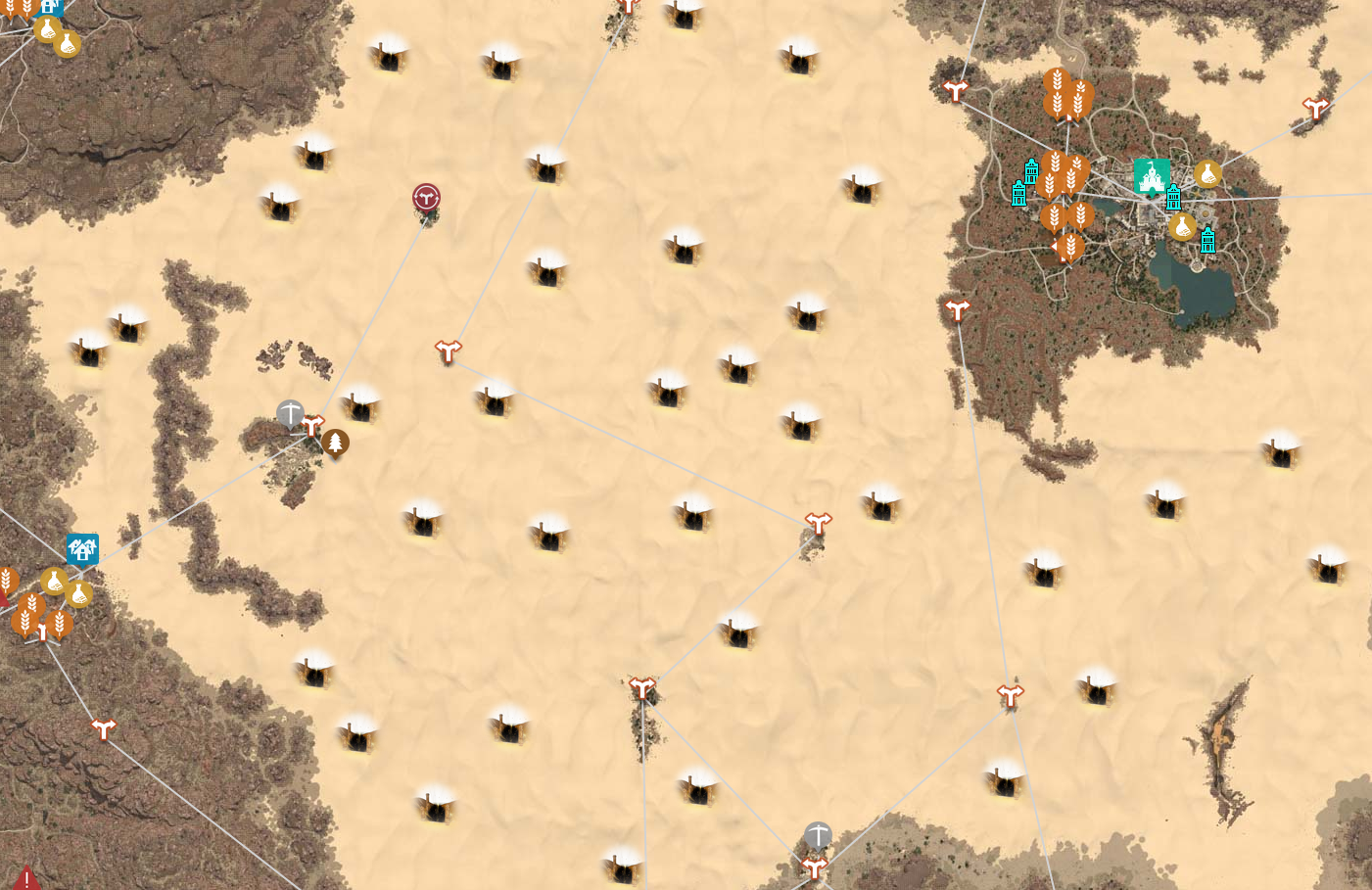
Task: Open the brown pine tree node marker
Action: coord(335,443)
